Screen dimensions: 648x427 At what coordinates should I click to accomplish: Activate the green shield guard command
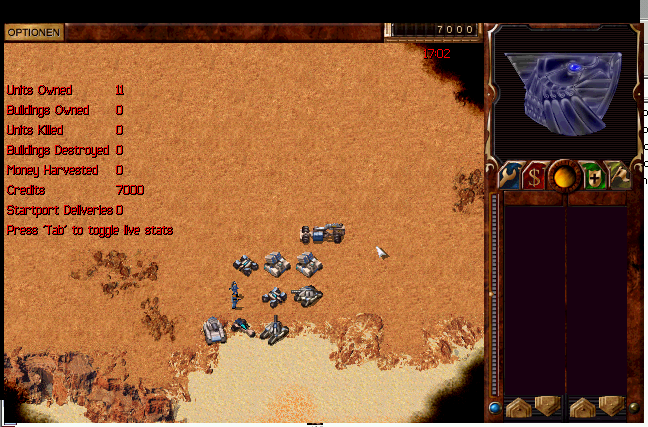(594, 176)
